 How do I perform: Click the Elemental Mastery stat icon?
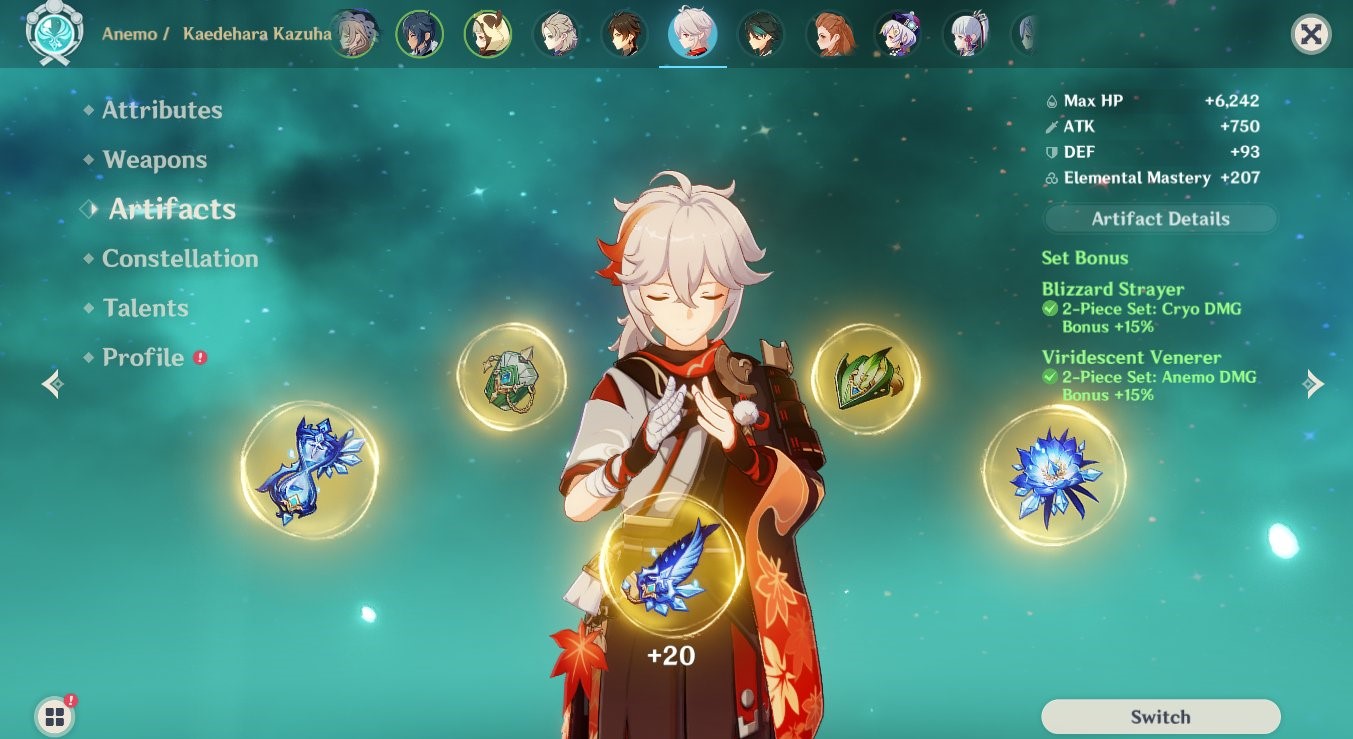(x=1053, y=177)
